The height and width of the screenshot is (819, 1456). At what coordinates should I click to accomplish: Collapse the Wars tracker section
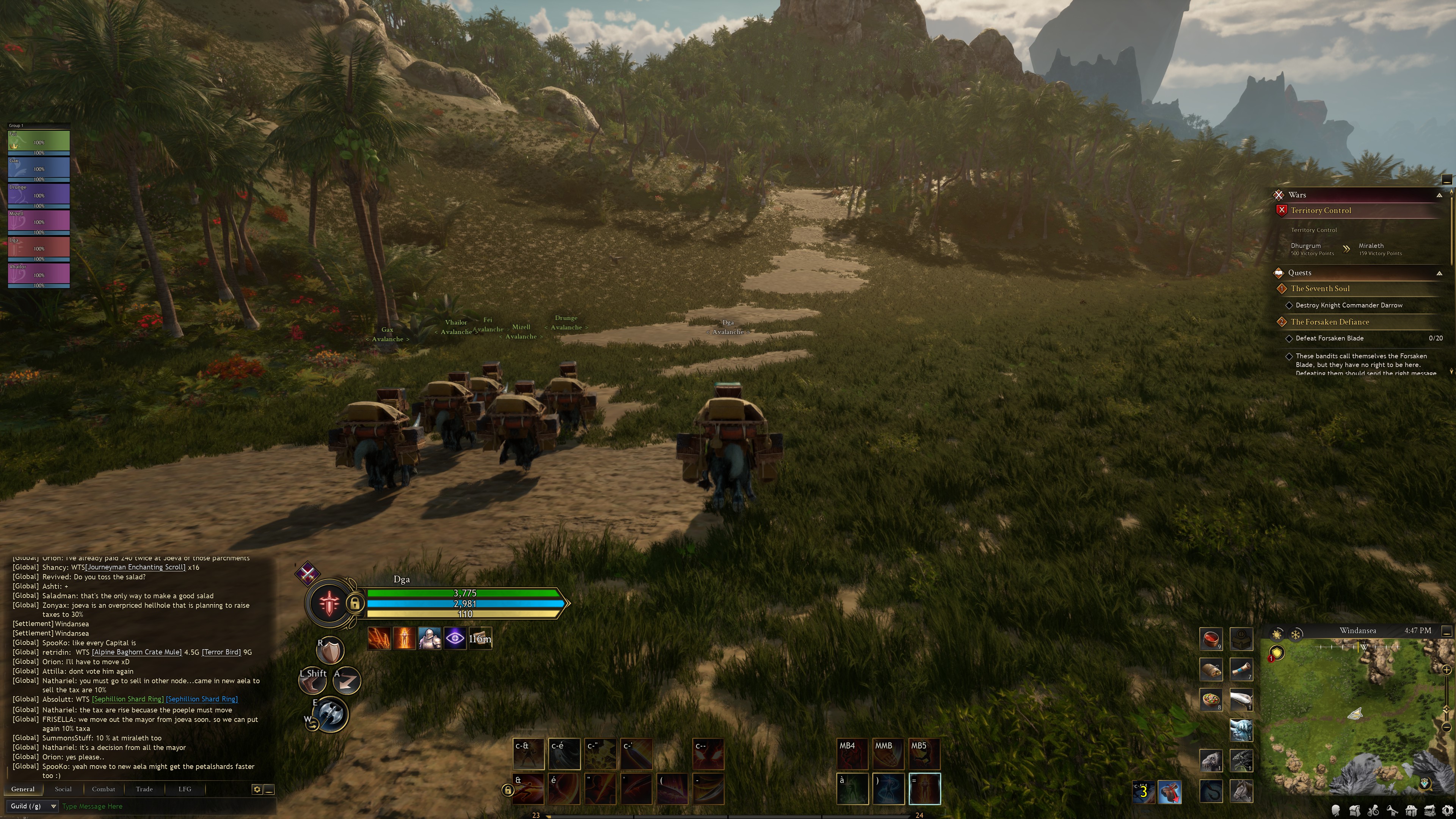1439,195
